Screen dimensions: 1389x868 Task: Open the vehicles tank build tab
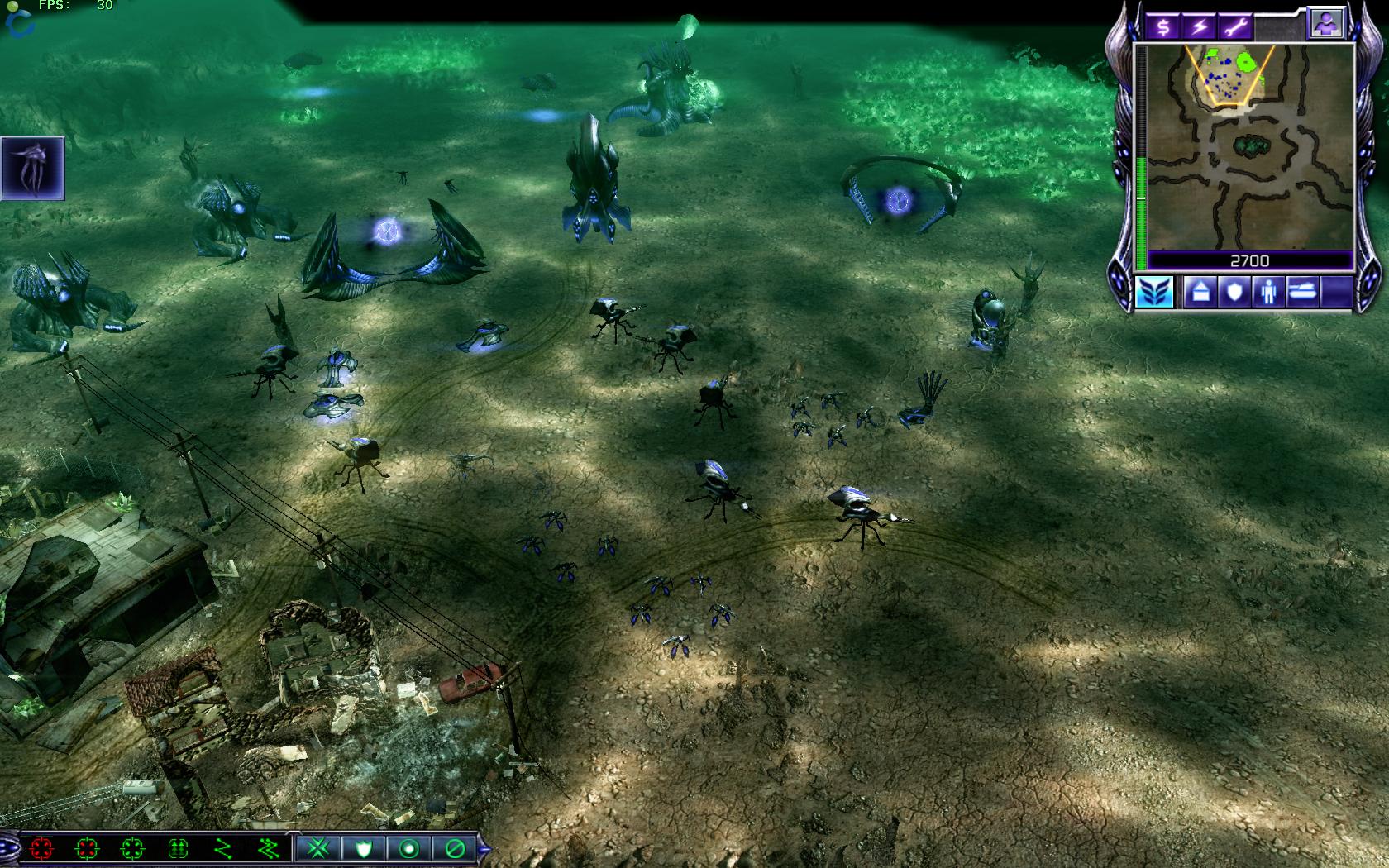(1302, 292)
